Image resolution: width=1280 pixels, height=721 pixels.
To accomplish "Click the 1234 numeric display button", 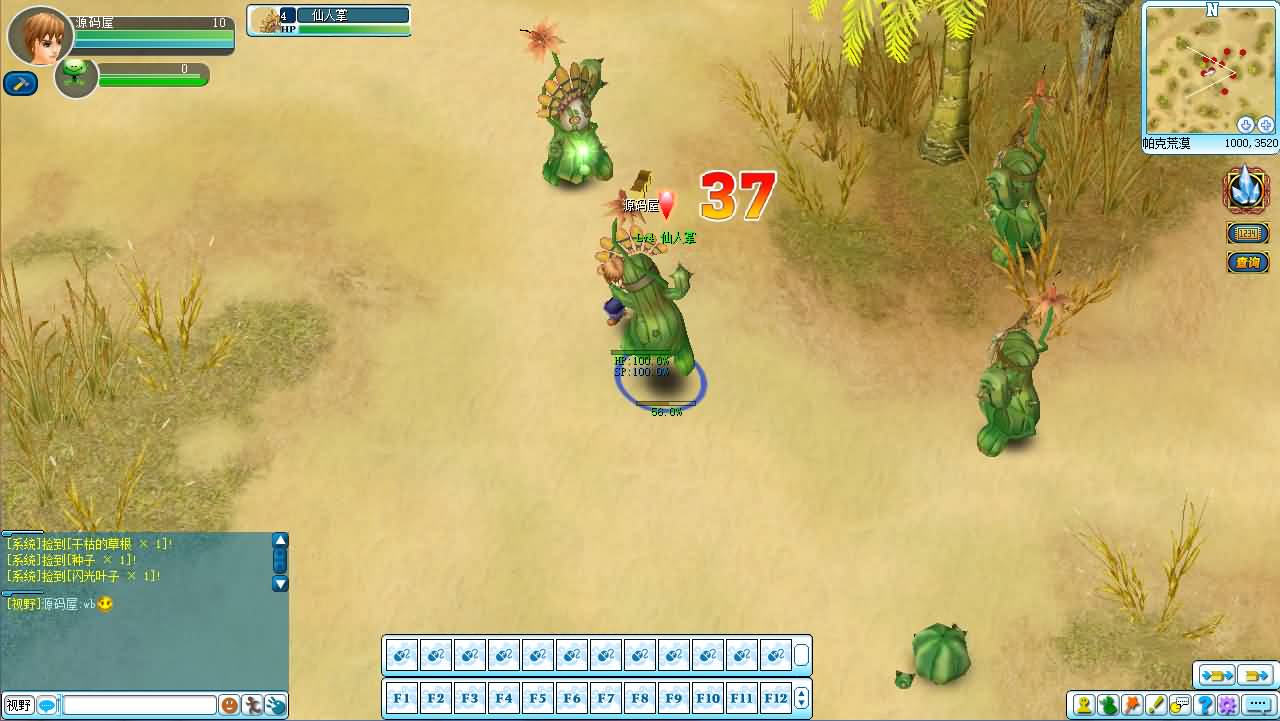I will [1246, 232].
